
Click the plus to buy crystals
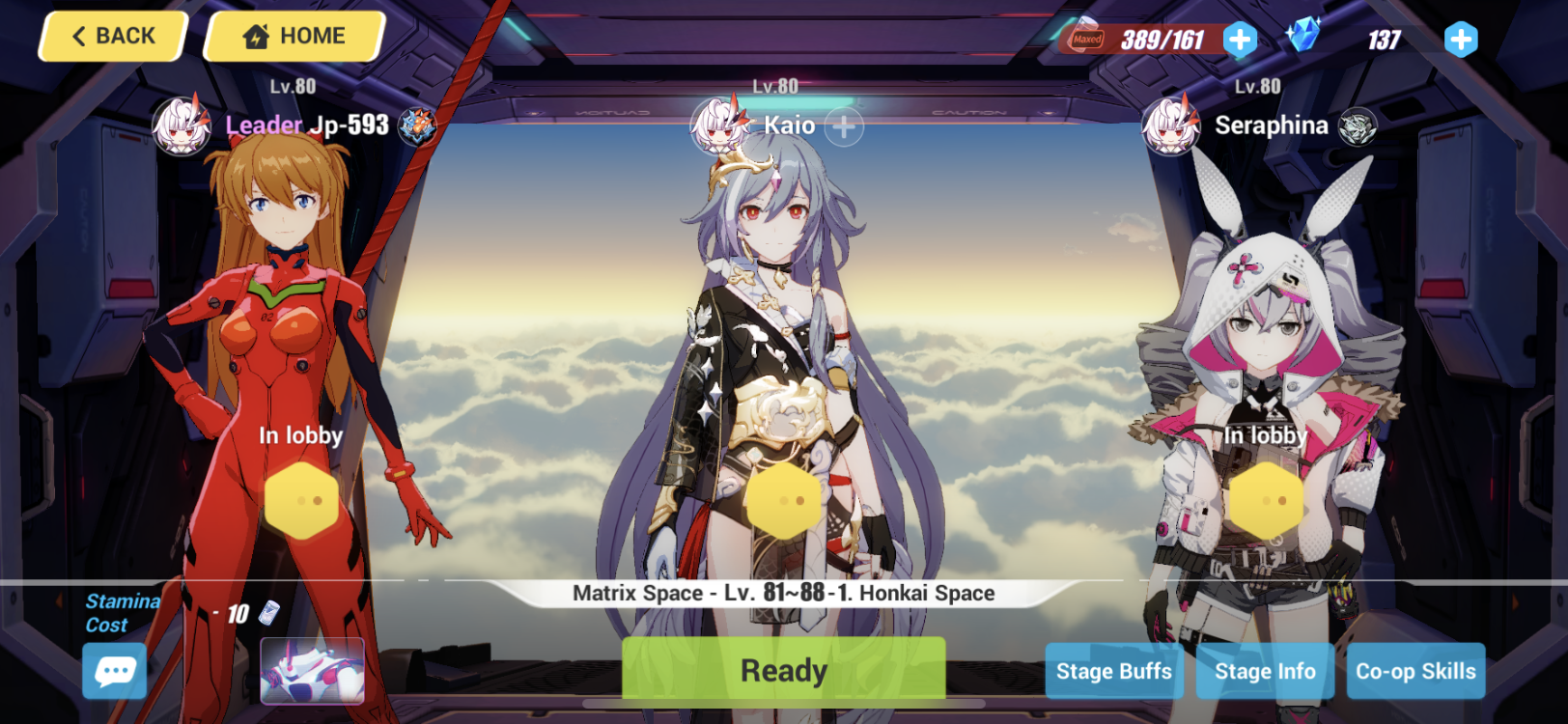coord(1461,39)
